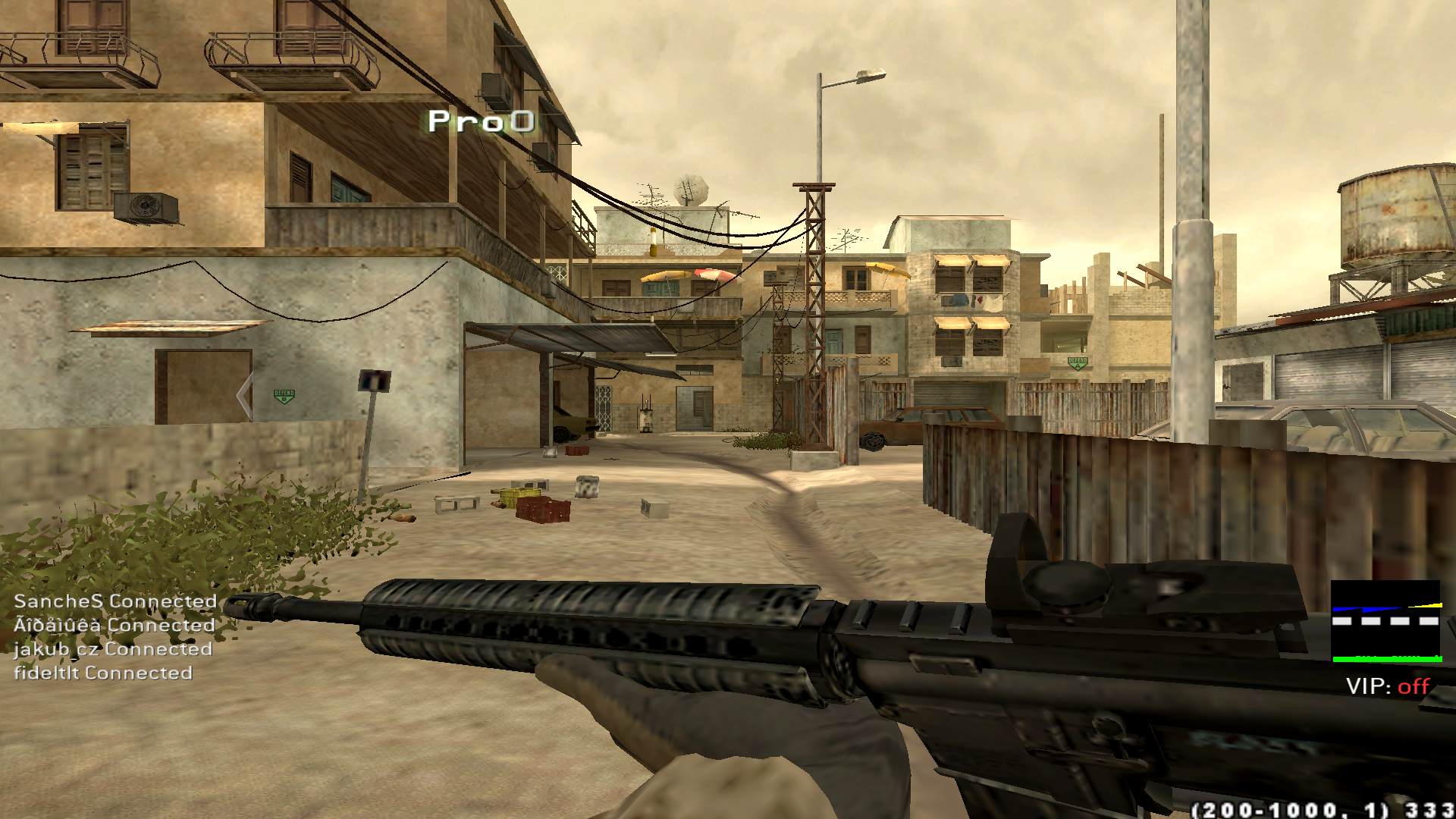Click the lagometer network graph

point(1385,622)
